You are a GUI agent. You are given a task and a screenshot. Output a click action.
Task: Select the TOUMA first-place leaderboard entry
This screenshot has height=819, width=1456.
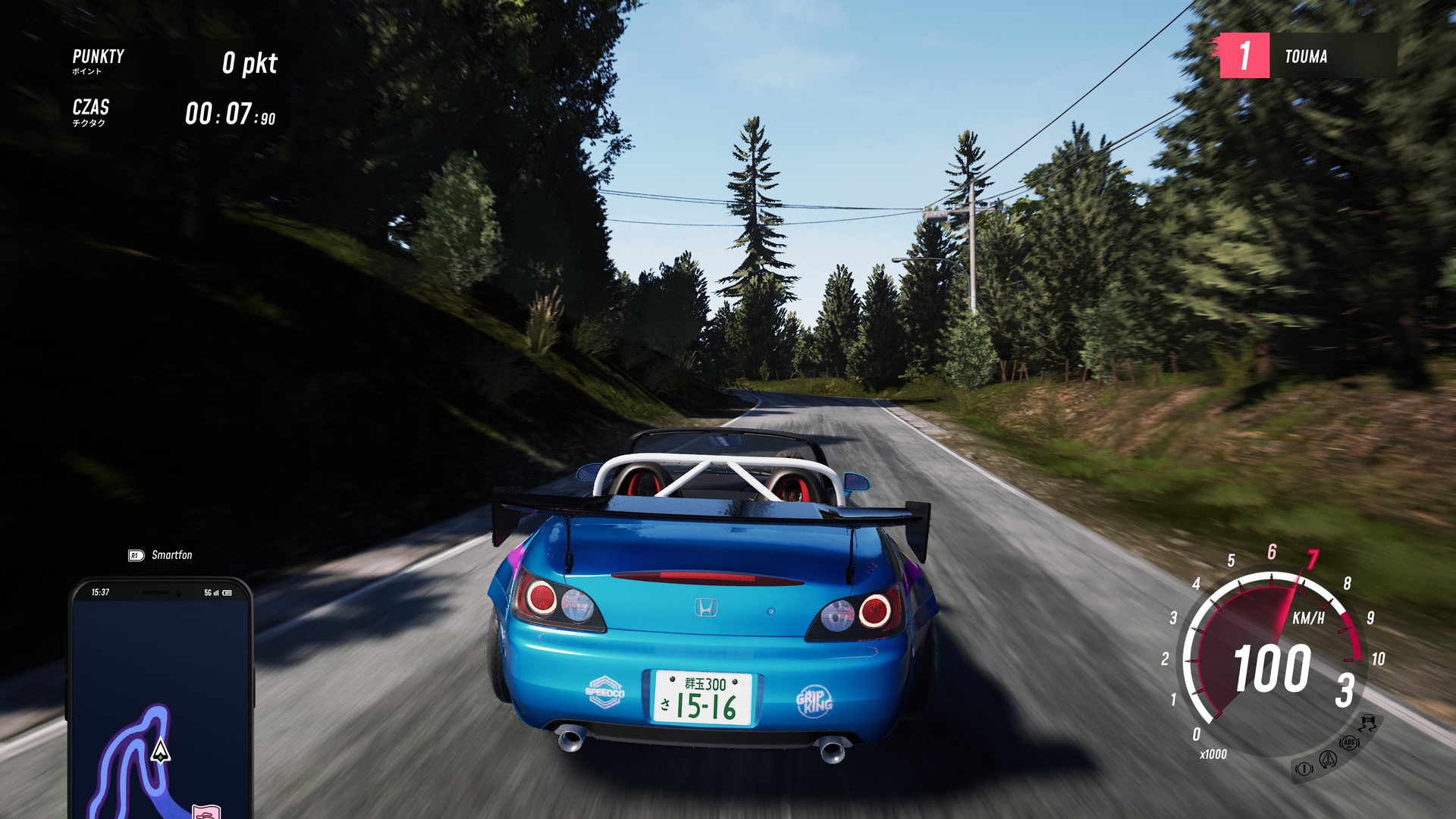point(1307,56)
